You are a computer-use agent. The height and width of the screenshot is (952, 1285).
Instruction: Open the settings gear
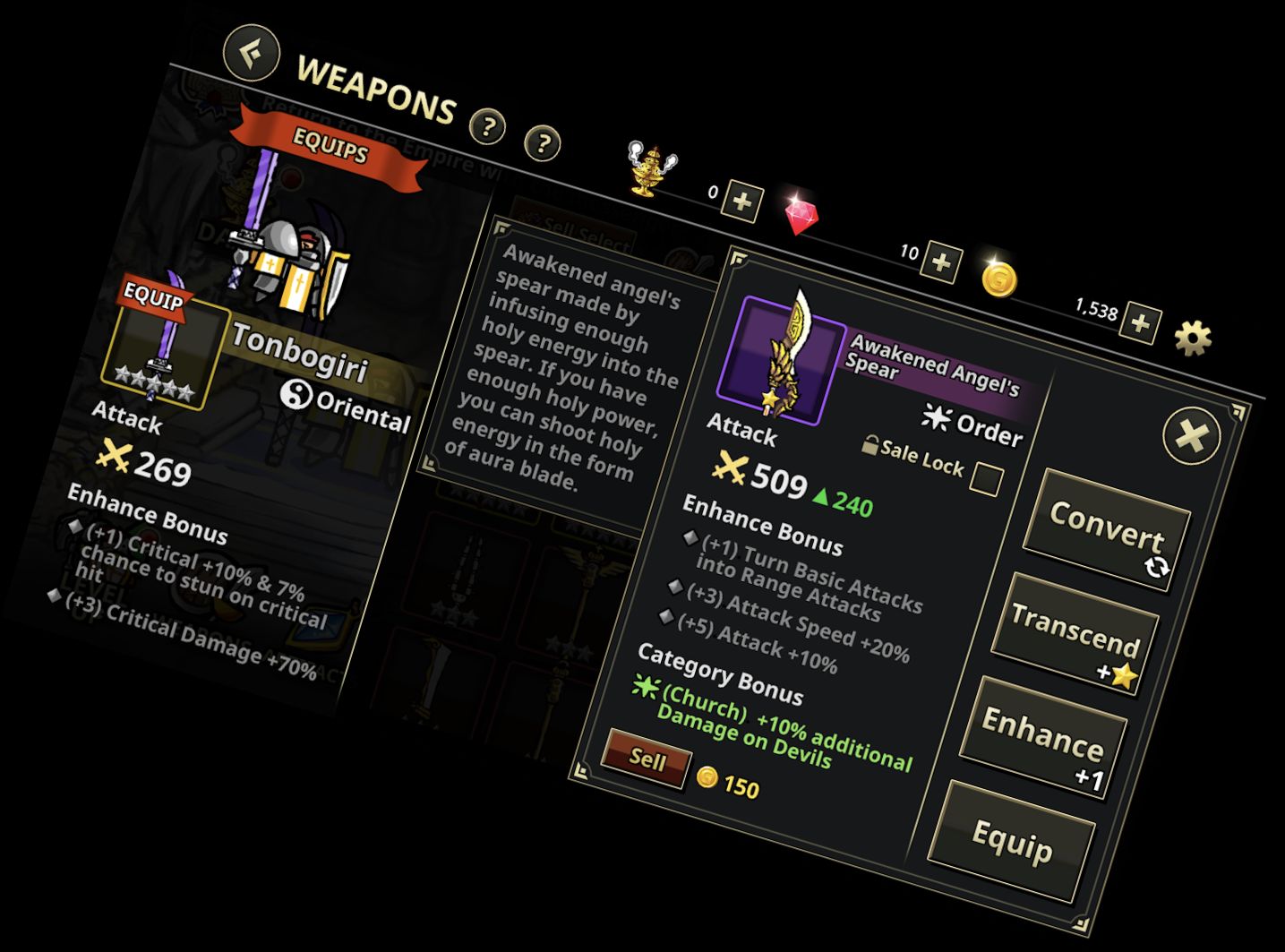click(1193, 339)
